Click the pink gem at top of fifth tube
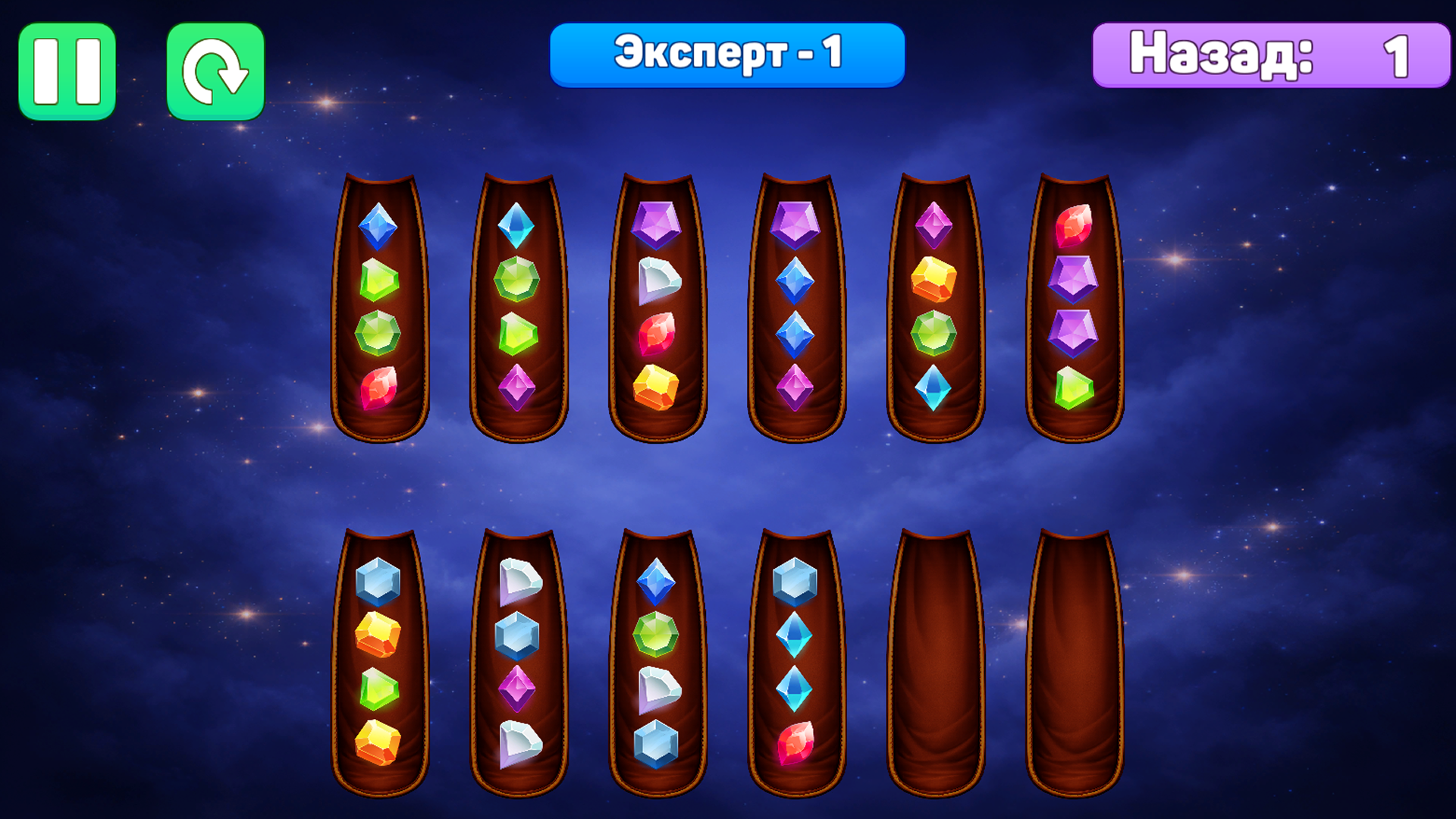Image resolution: width=1456 pixels, height=819 pixels. click(x=934, y=225)
